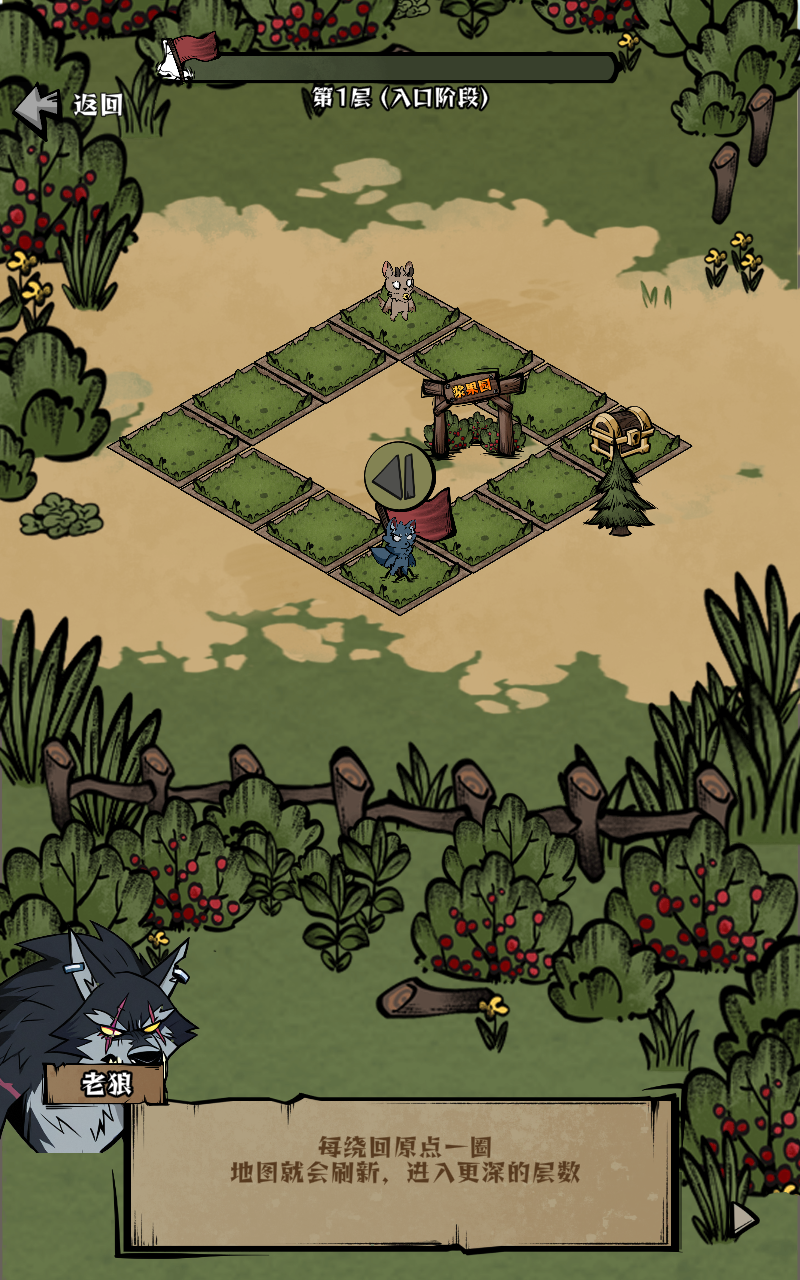This screenshot has height=1280, width=800.
Task: Advance dialogue with the small triangle arrow
Action: click(x=743, y=1217)
